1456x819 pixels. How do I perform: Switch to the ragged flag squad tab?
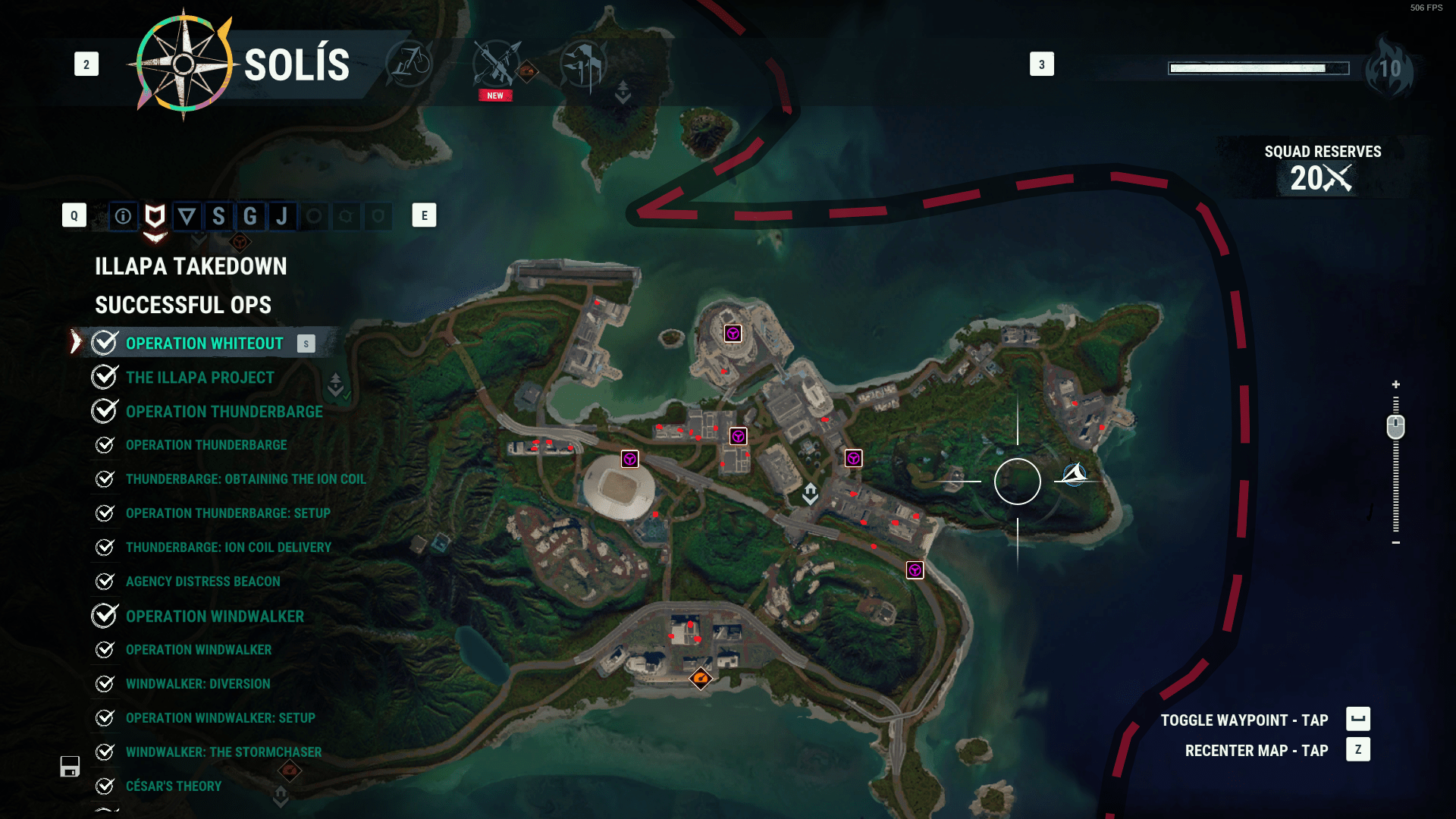(x=583, y=64)
